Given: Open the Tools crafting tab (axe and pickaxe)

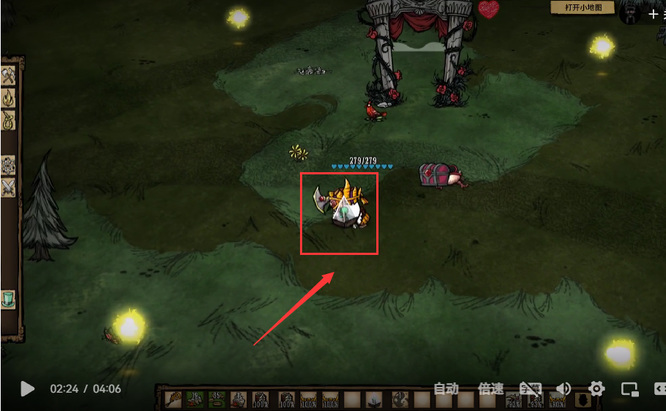Looking at the screenshot, I should click(9, 76).
